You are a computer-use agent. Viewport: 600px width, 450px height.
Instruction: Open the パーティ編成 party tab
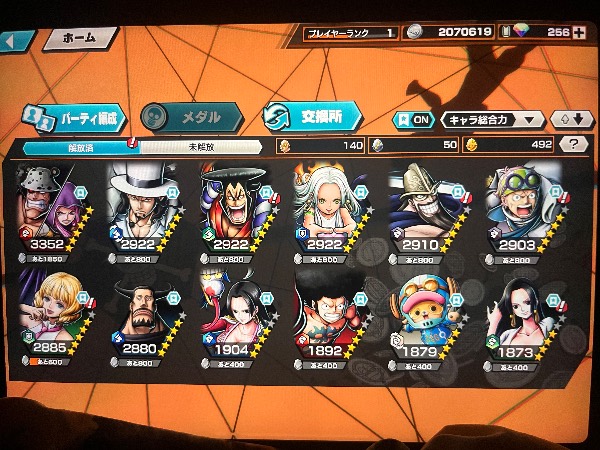coord(74,118)
